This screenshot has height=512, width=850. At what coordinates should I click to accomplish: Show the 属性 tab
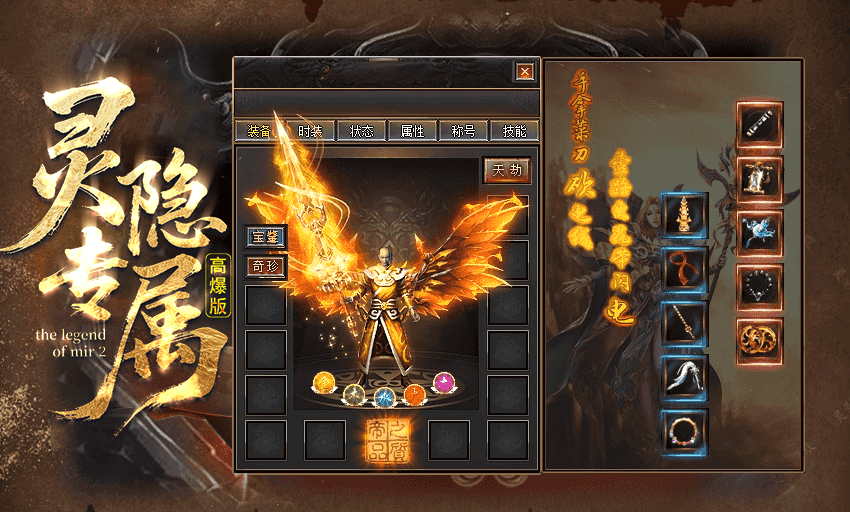(412, 131)
